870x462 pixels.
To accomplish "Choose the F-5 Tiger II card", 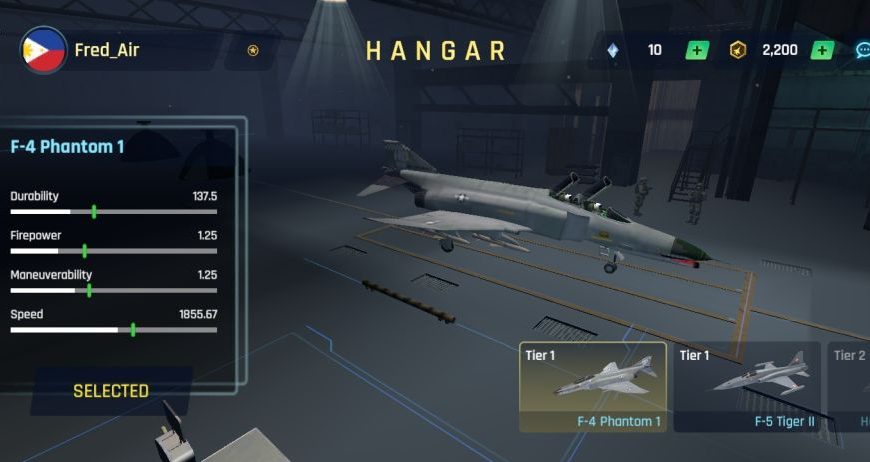I will click(x=746, y=387).
